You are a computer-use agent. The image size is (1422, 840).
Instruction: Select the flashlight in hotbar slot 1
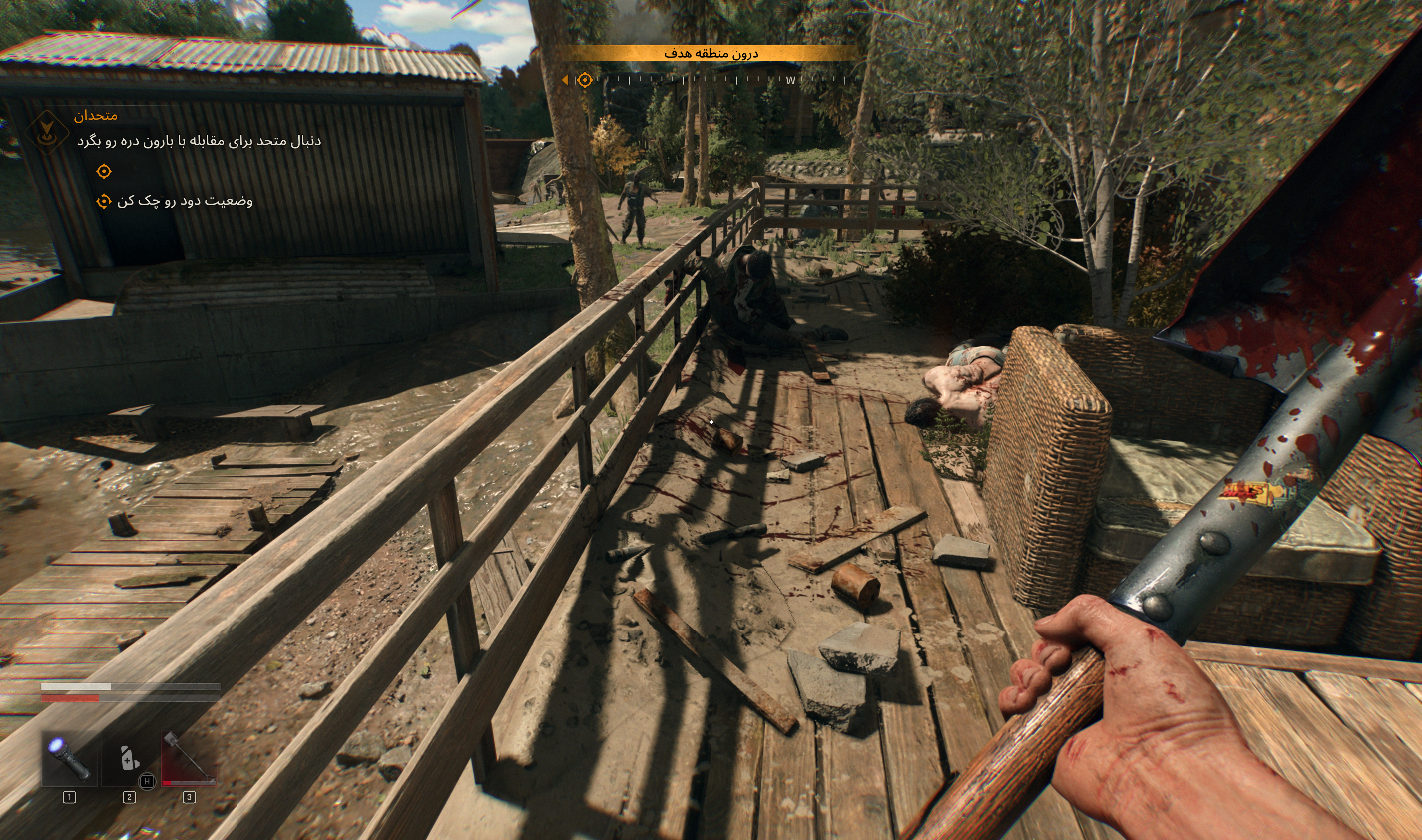pos(69,760)
